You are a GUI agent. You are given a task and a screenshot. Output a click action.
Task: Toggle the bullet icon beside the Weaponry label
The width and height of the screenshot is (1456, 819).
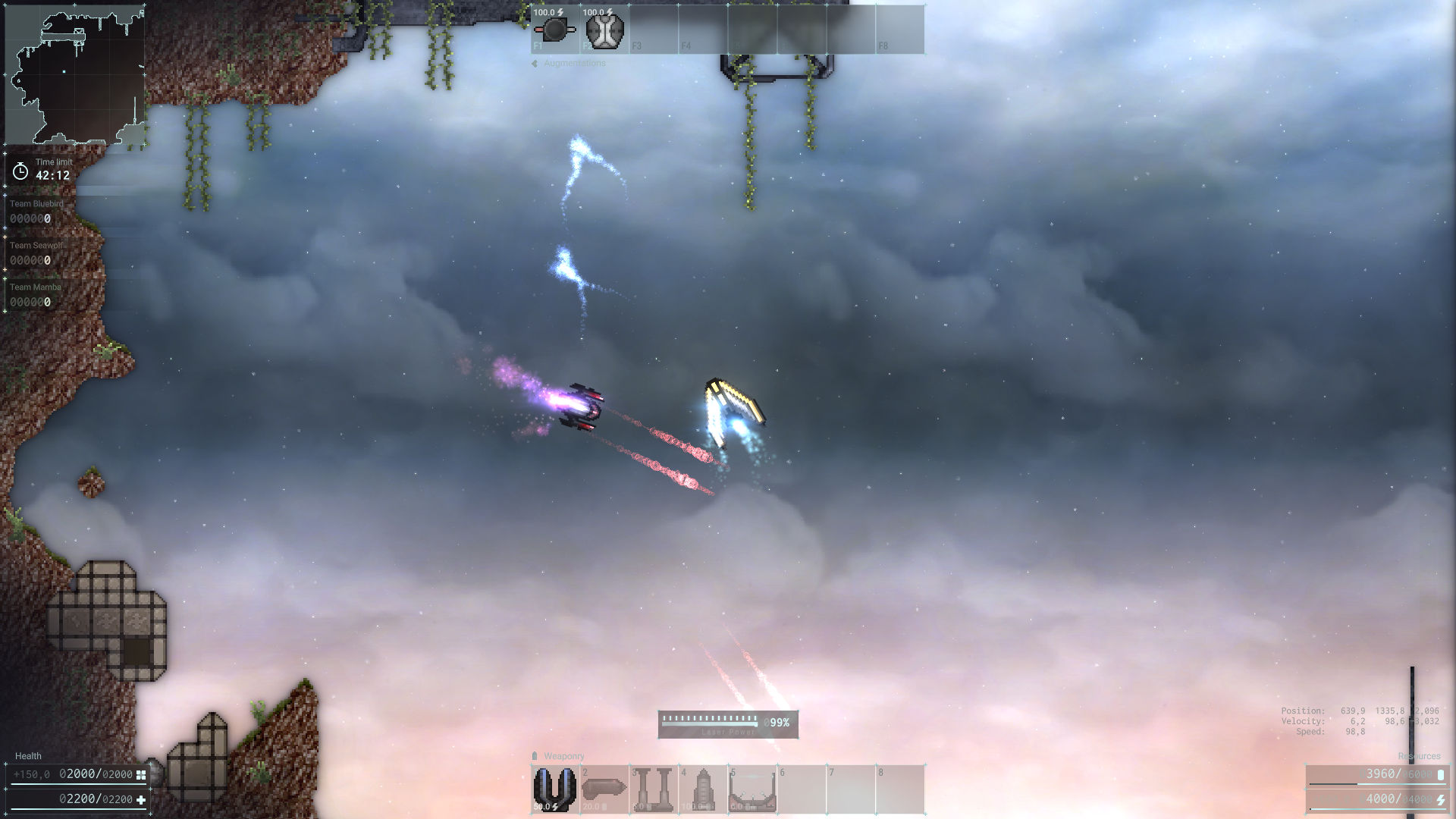point(535,756)
